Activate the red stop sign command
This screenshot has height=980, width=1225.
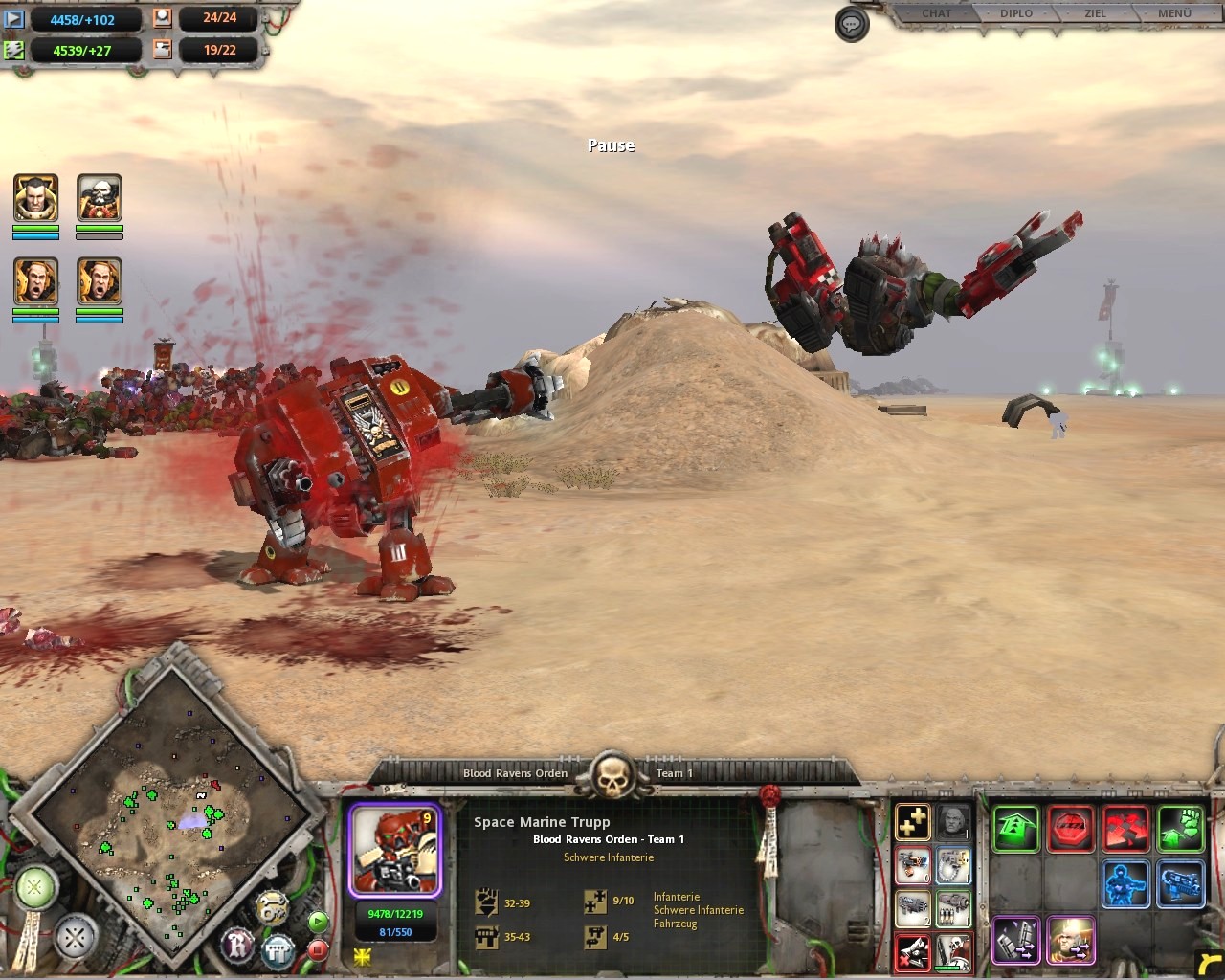point(1071,829)
